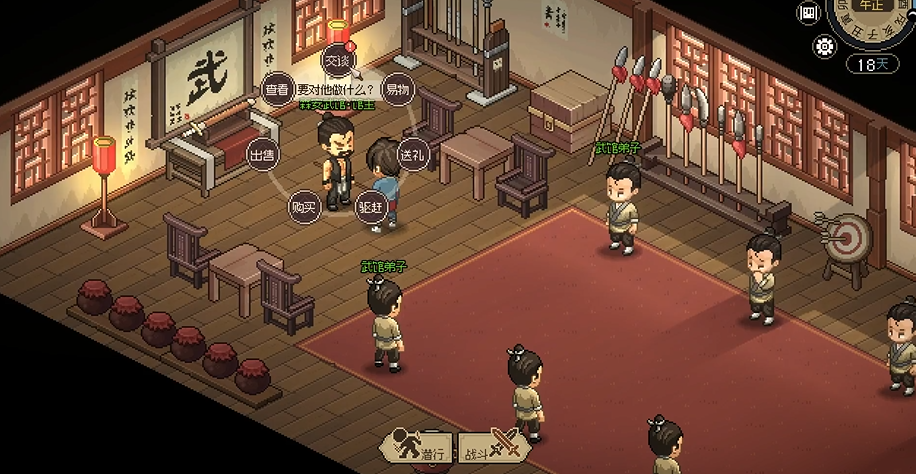Toggle 潜行 stealth mode
The height and width of the screenshot is (474, 916).
click(x=418, y=451)
